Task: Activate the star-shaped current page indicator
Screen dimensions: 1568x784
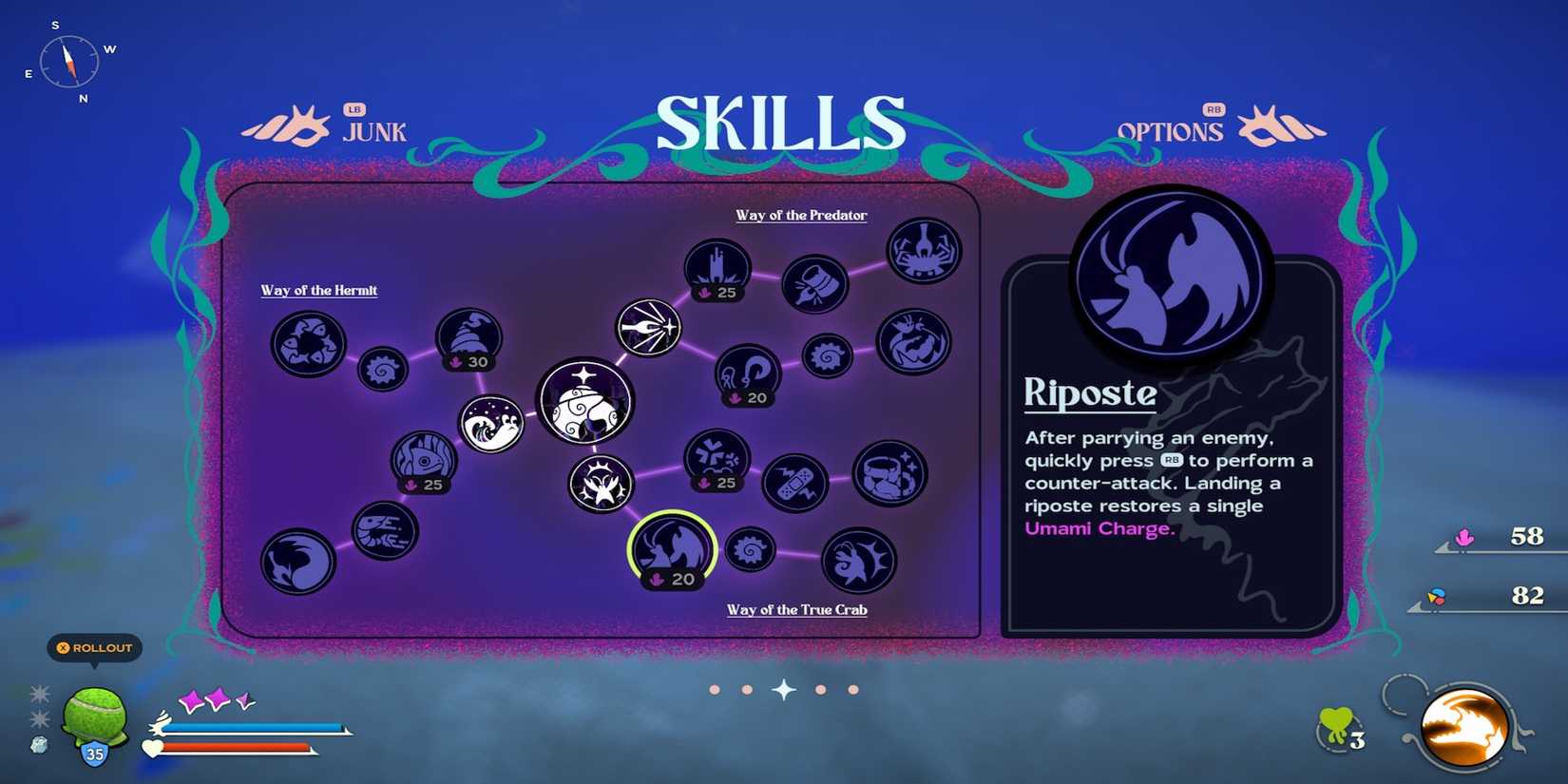Action: click(783, 689)
